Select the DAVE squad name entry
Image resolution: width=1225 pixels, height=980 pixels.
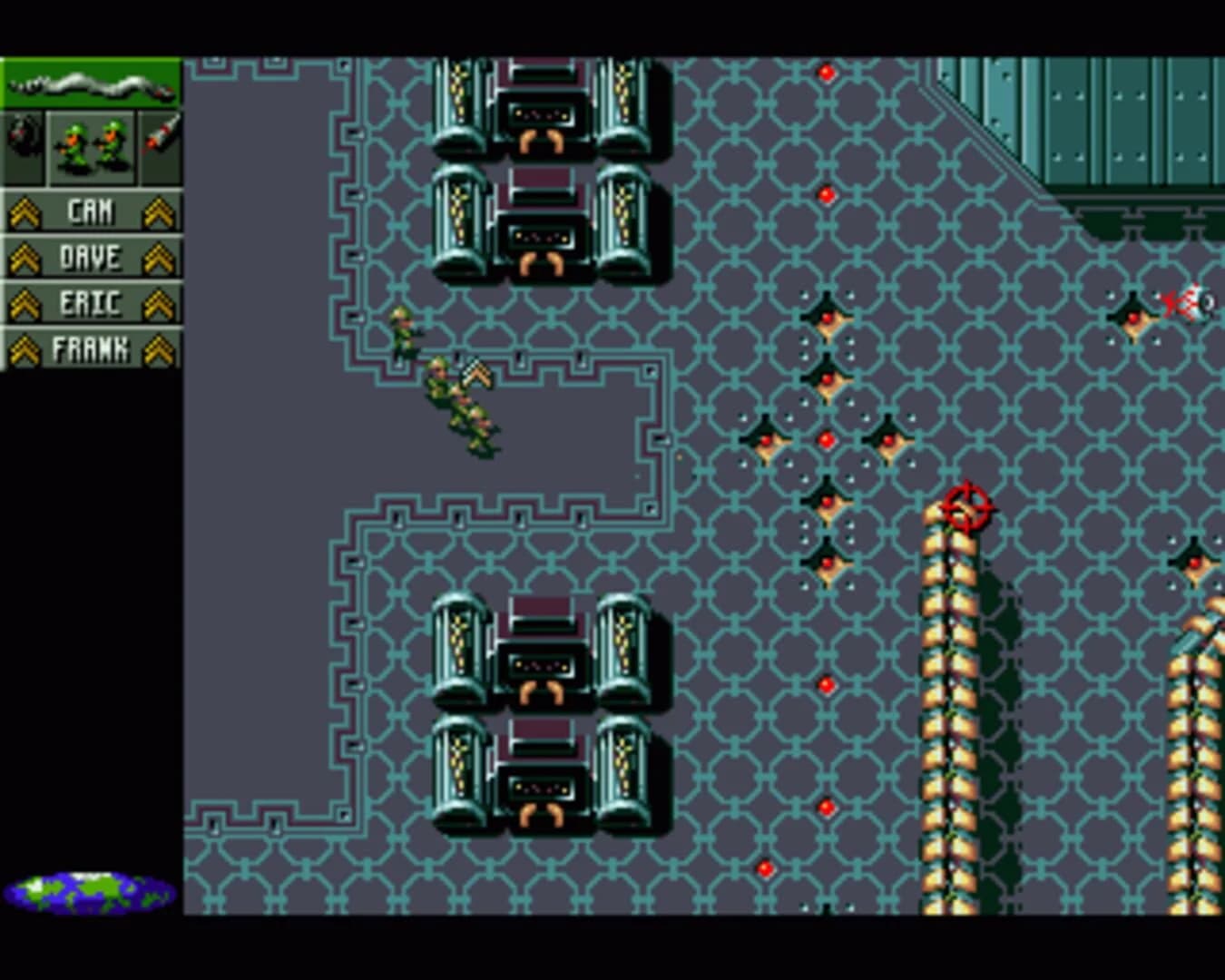pos(91,257)
